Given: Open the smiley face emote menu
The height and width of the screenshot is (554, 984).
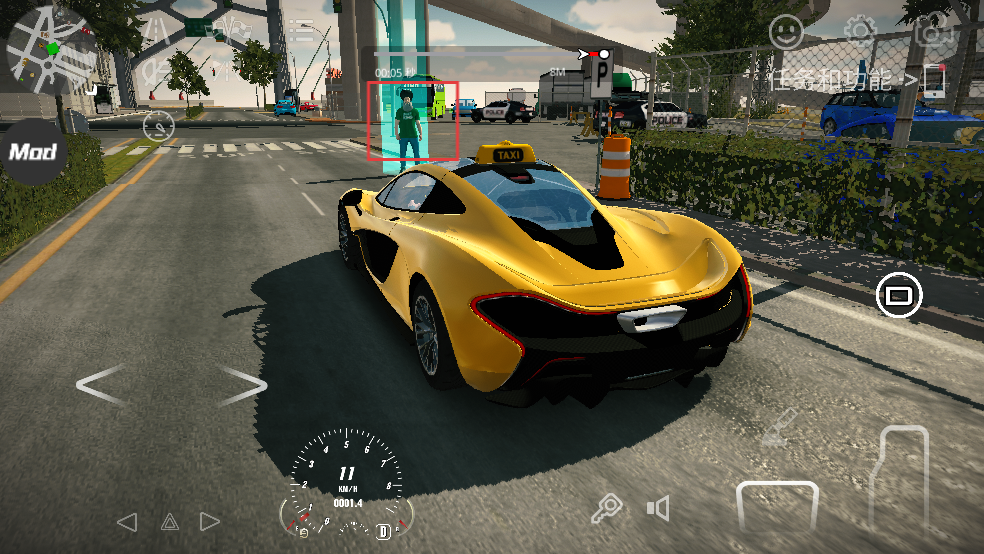Looking at the screenshot, I should (787, 33).
